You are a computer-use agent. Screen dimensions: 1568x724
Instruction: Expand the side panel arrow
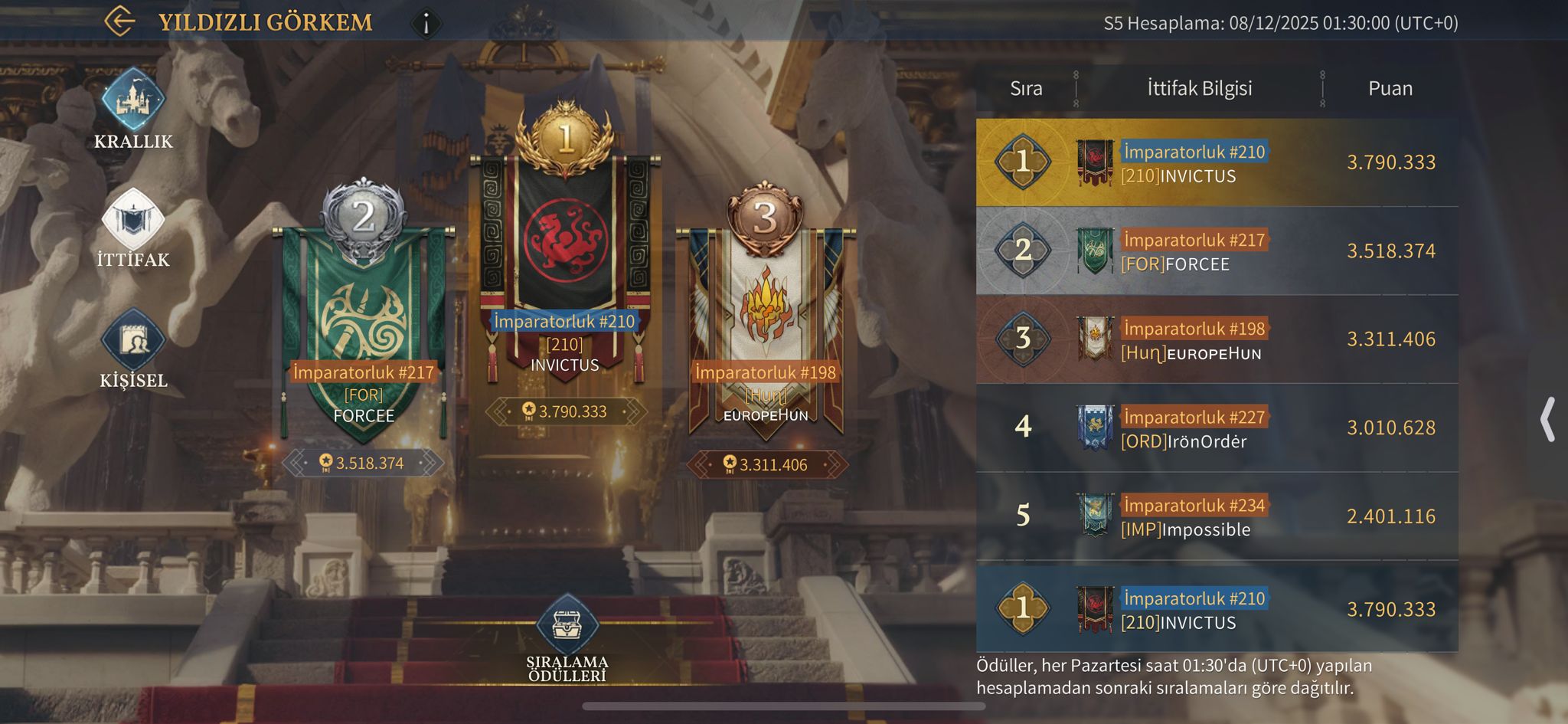1547,419
